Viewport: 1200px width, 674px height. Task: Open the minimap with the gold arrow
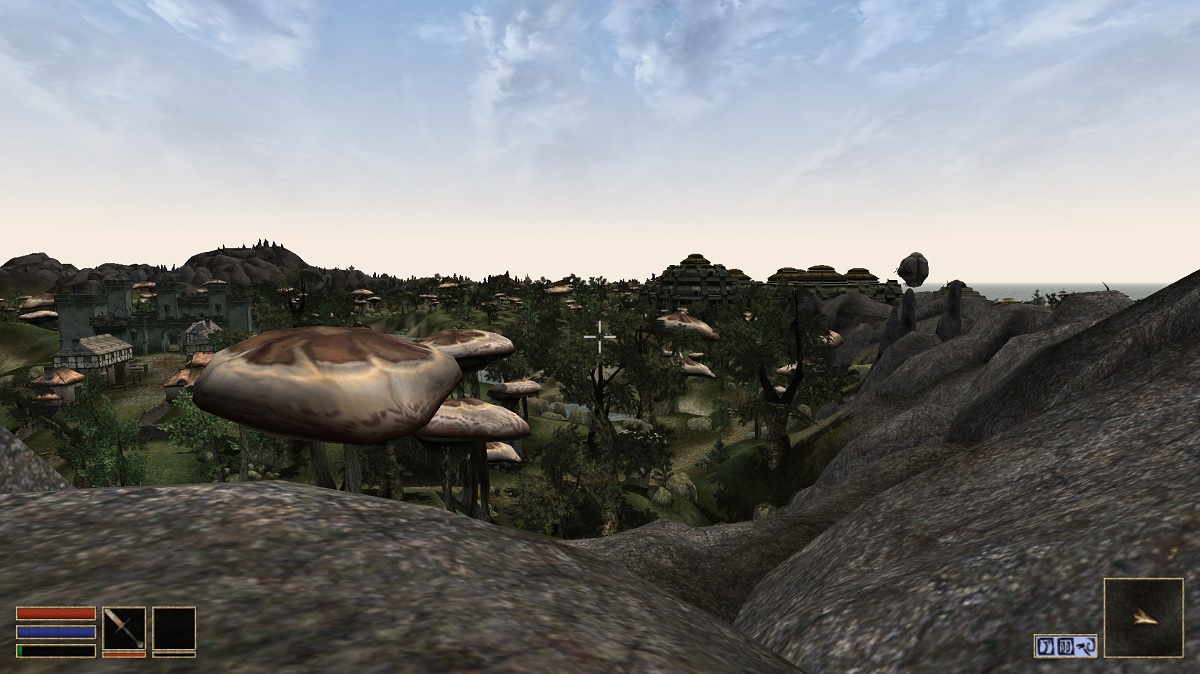pyautogui.click(x=1143, y=618)
